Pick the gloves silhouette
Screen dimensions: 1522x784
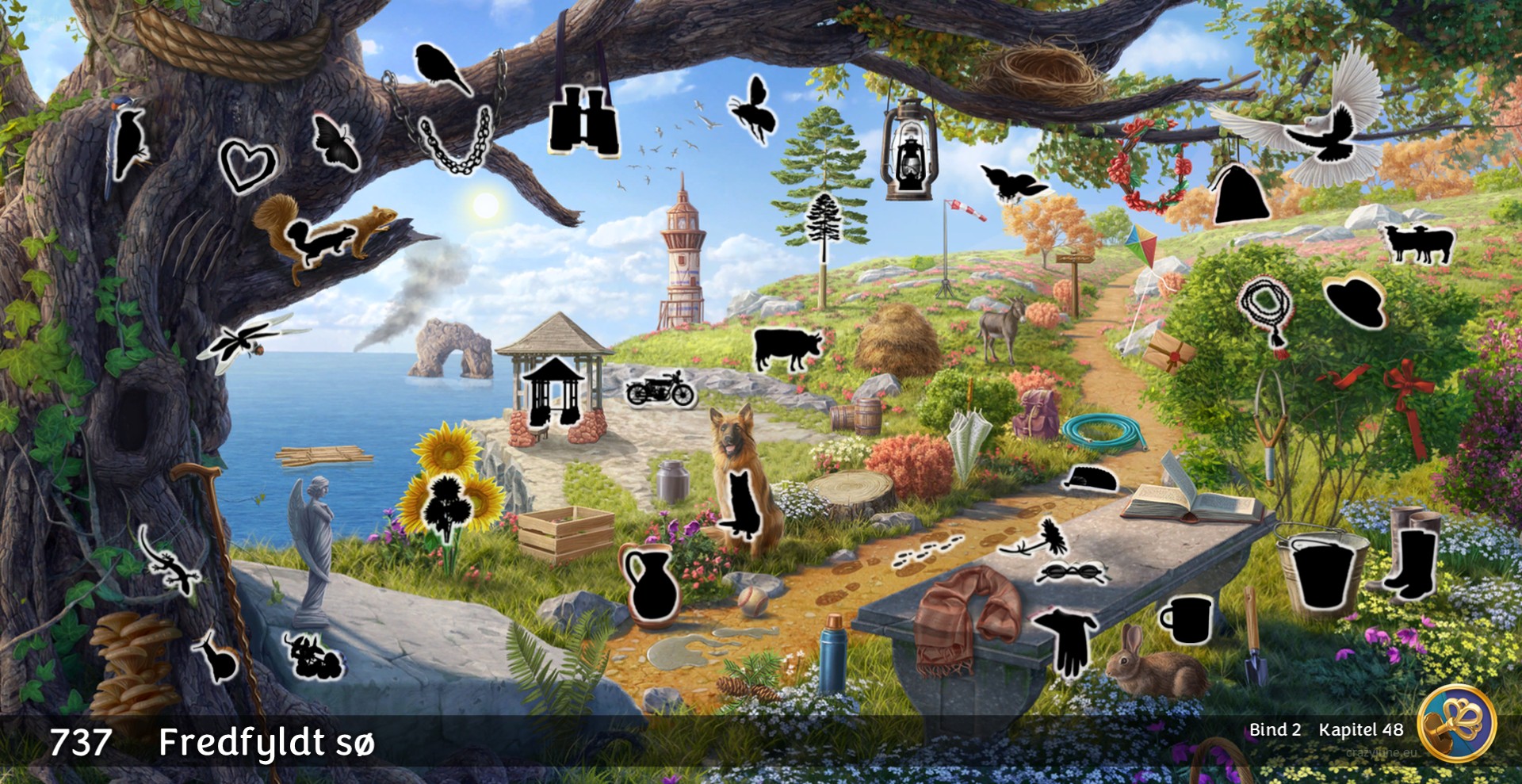(1069, 641)
